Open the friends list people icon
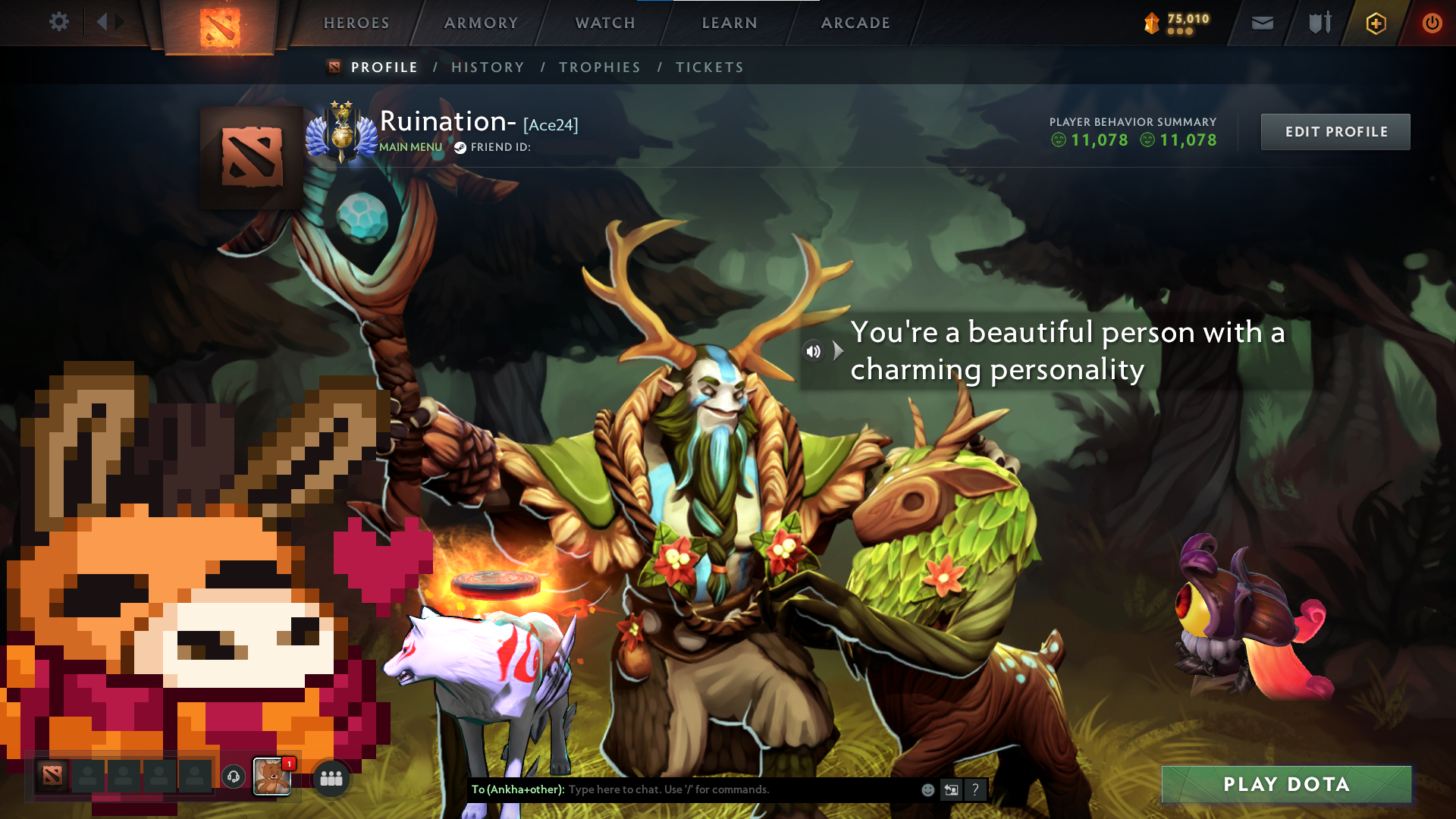Image resolution: width=1456 pixels, height=819 pixels. pos(330,778)
